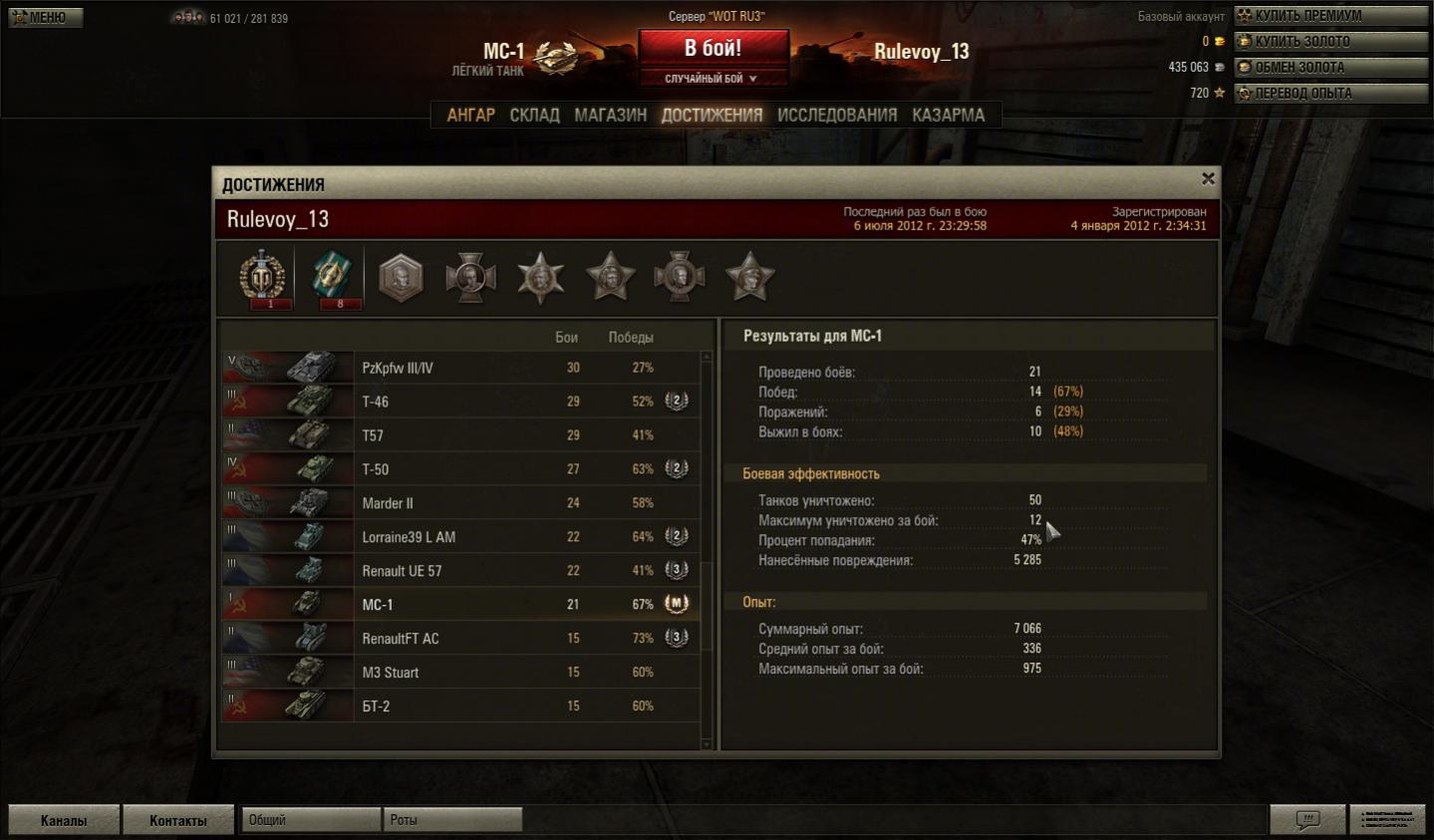Open the КАЗАРМА tab
The image size is (1434, 840).
point(948,116)
